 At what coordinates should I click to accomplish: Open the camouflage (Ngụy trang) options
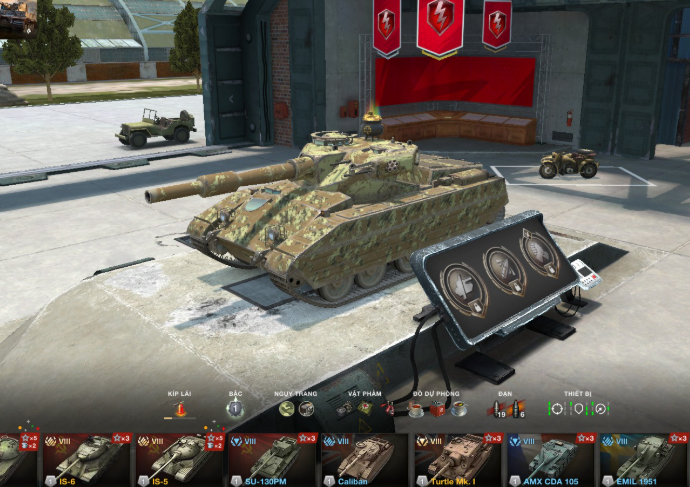click(x=296, y=408)
